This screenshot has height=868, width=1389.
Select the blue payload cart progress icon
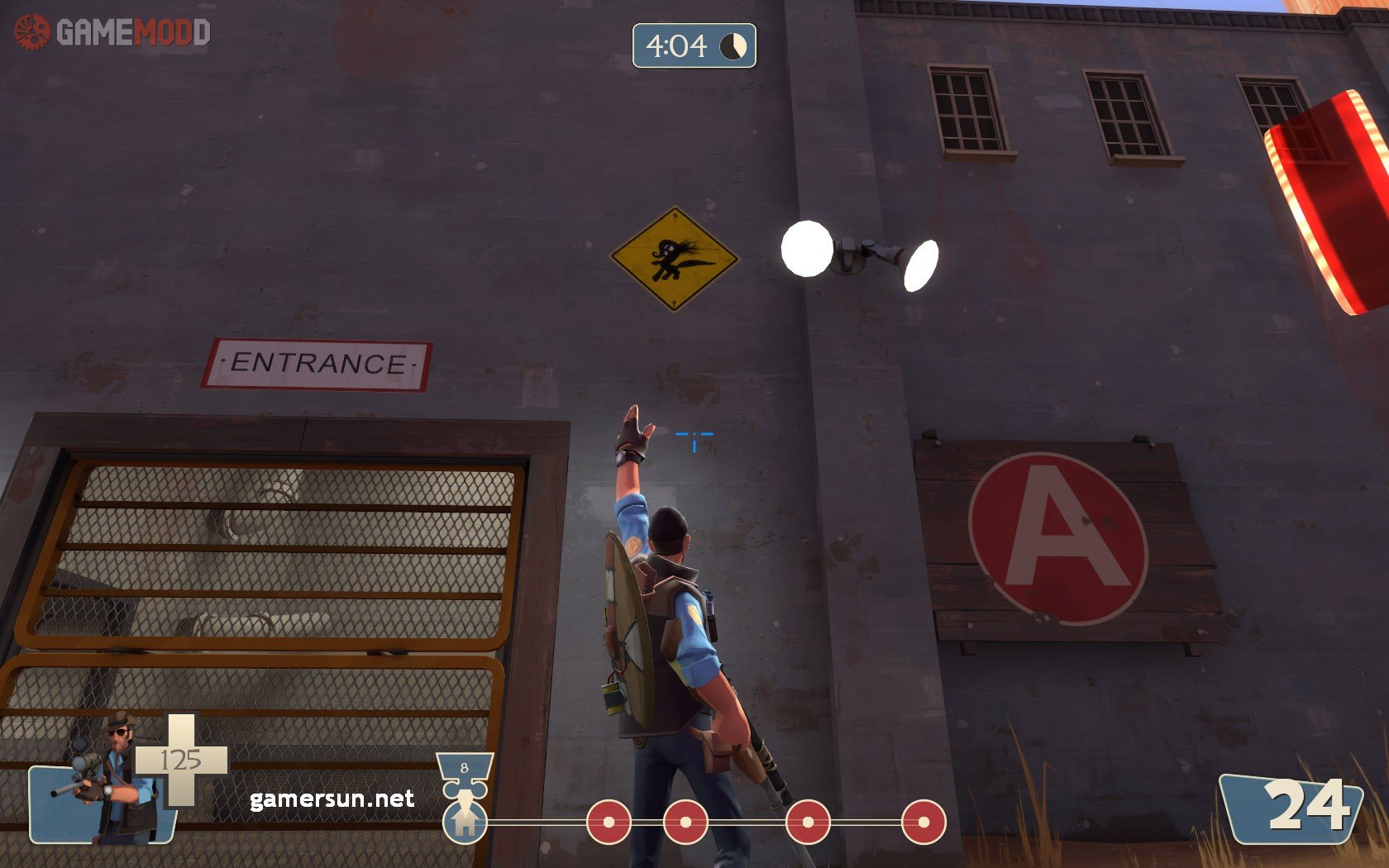pyautogui.click(x=465, y=817)
